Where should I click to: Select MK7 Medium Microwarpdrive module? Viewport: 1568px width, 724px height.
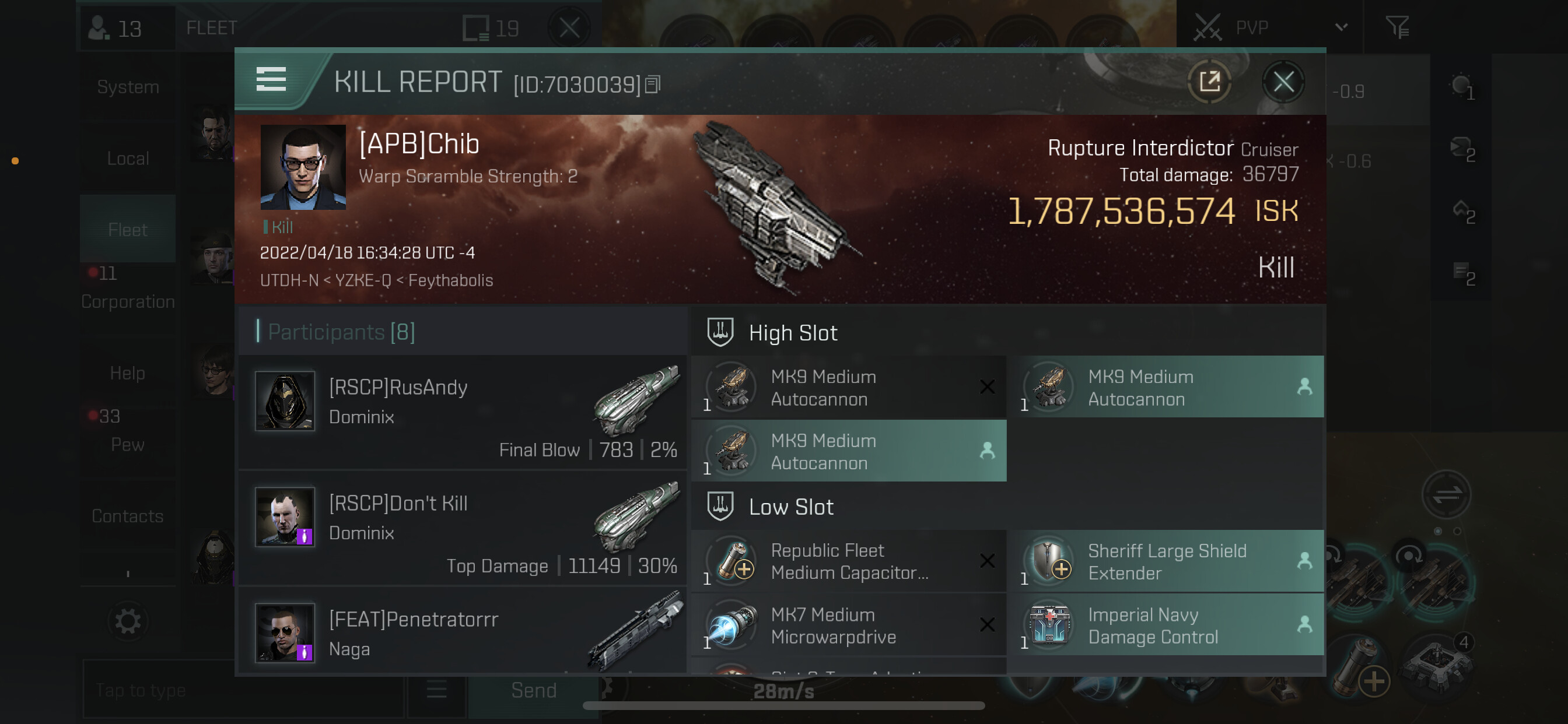849,625
